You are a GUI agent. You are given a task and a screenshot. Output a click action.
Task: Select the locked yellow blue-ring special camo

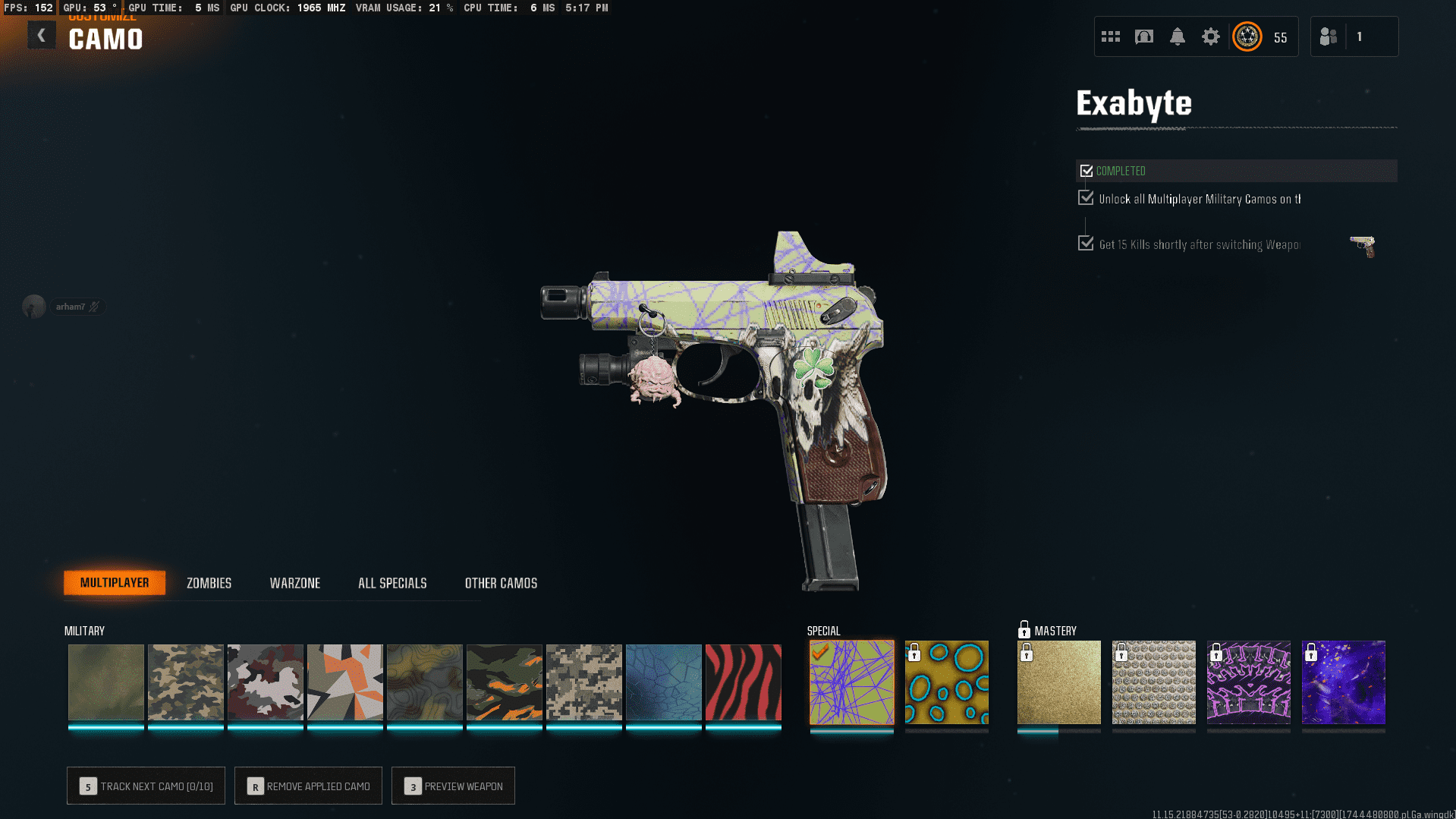point(946,682)
